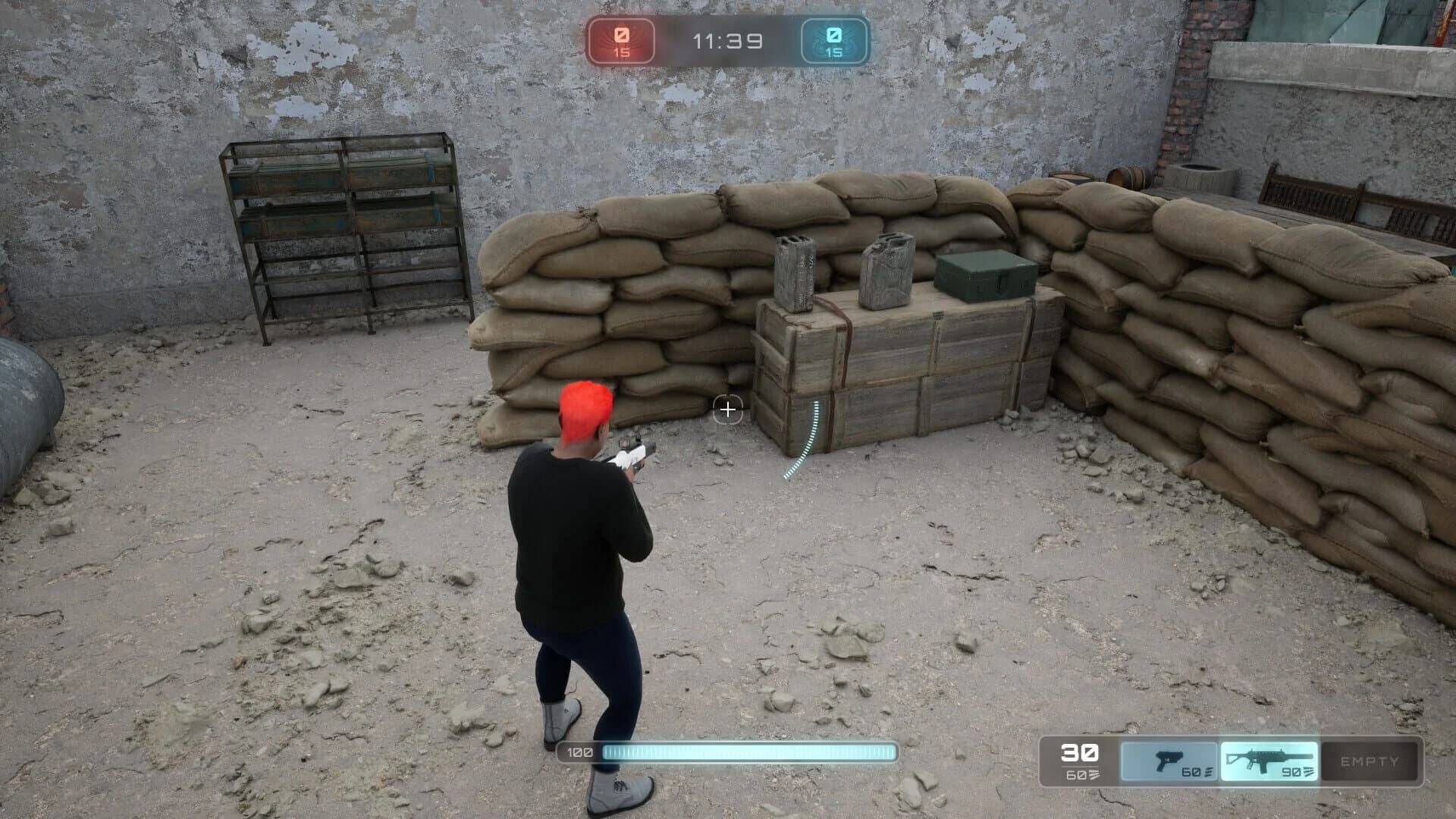
Task: Click the right jerry can on the crate
Action: 887,269
